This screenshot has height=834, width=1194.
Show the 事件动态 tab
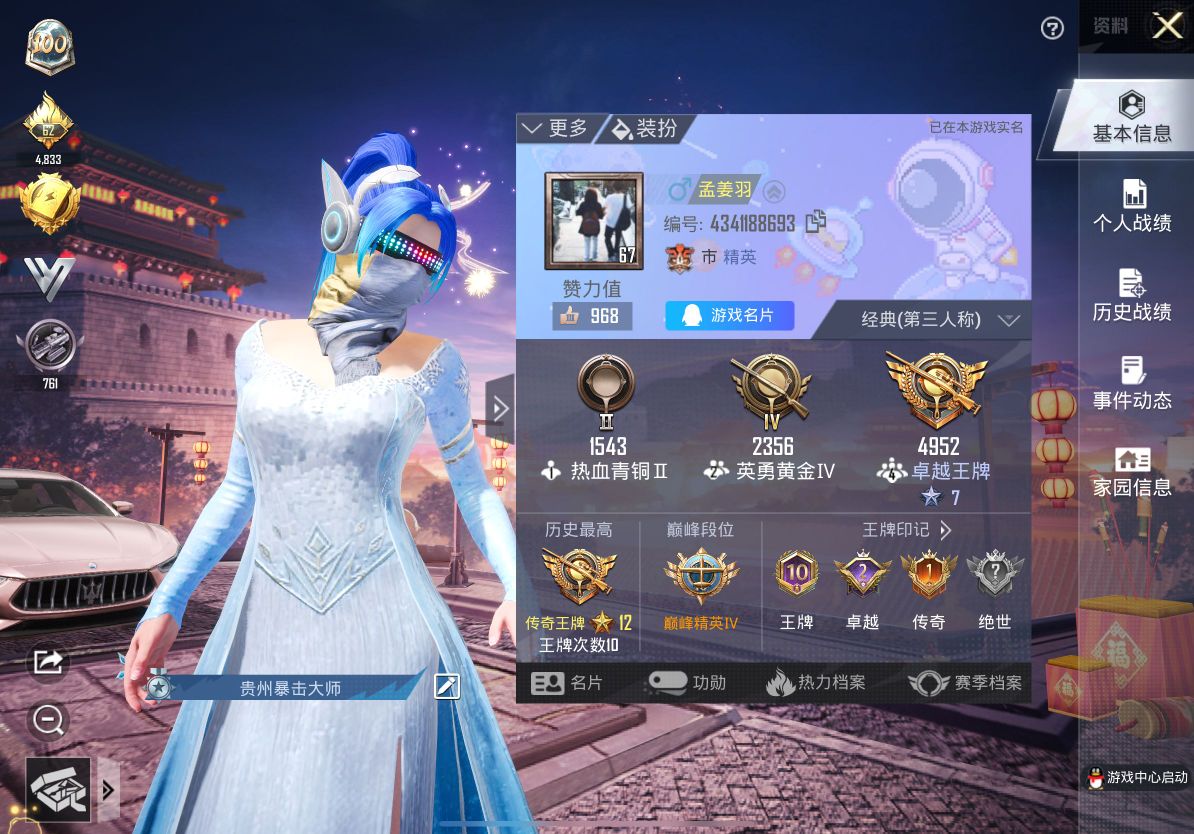click(x=1131, y=384)
